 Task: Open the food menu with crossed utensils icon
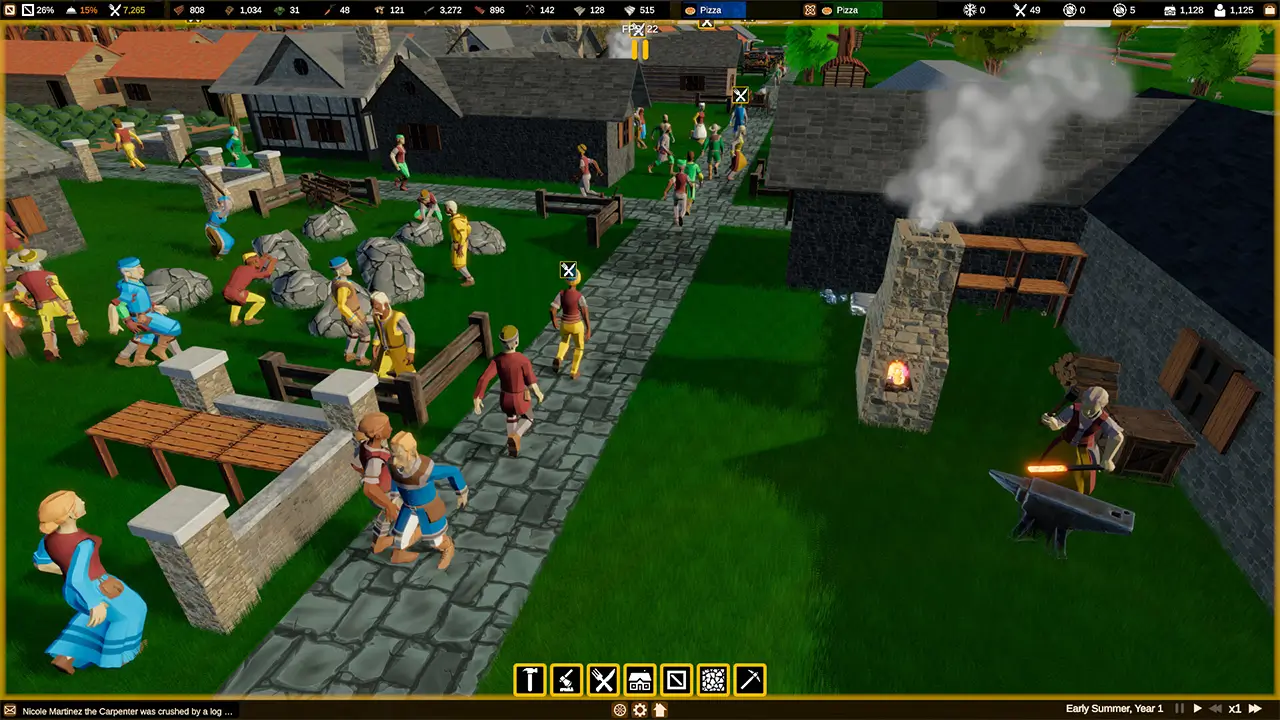pyautogui.click(x=603, y=680)
